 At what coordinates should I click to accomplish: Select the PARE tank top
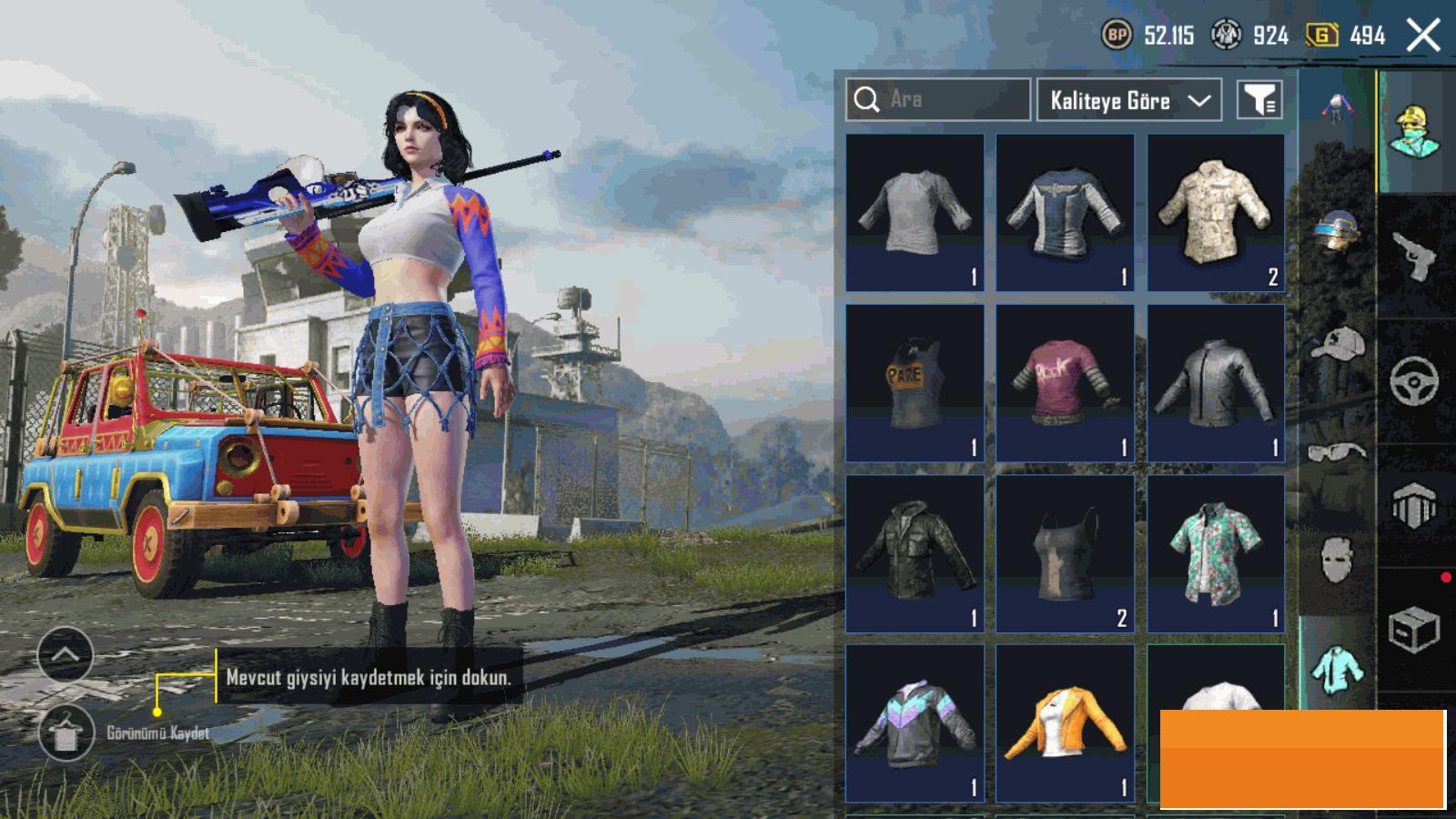tap(915, 383)
